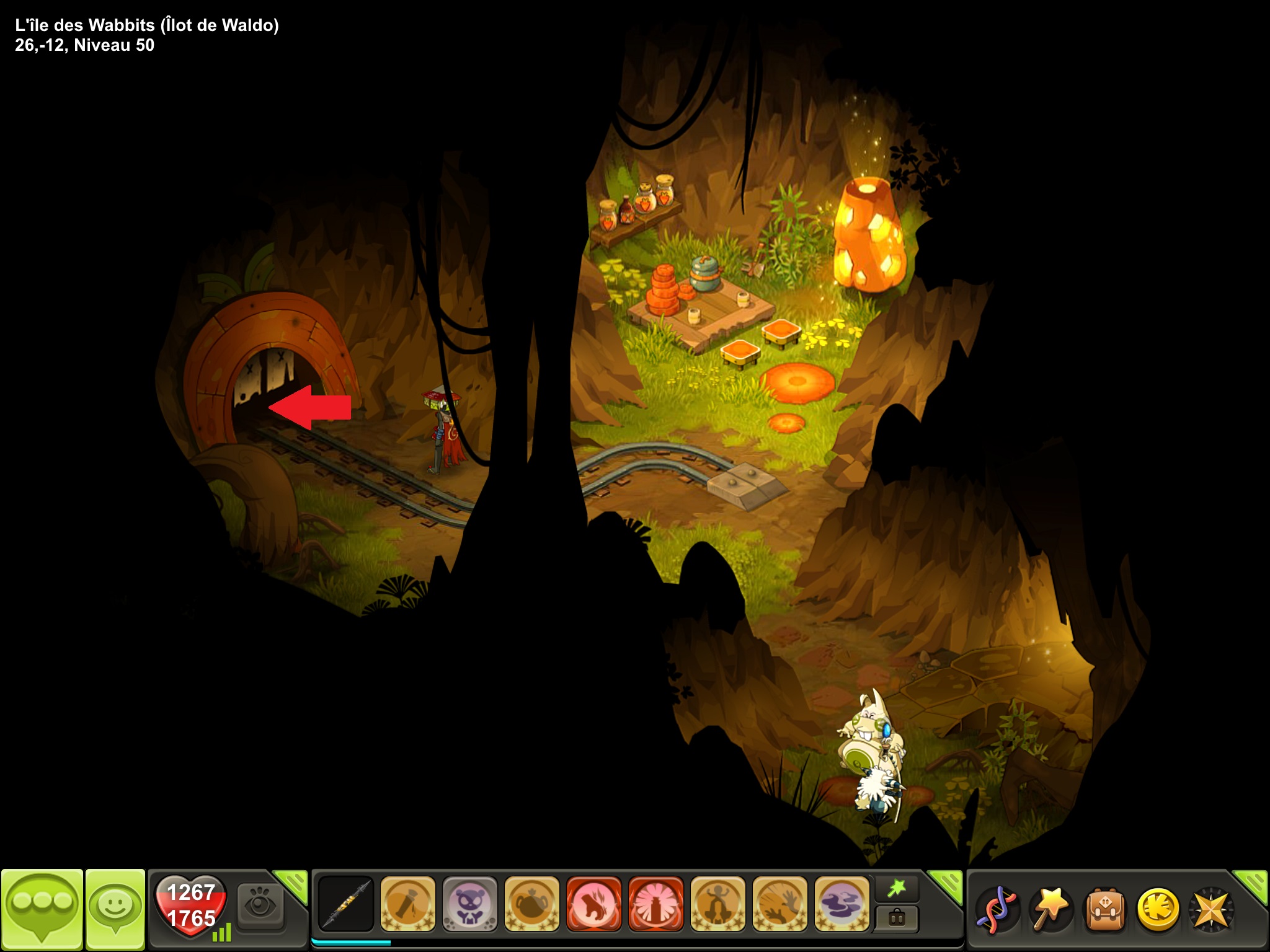Use the purple cloud spell
Image resolution: width=1270 pixels, height=952 pixels.
click(x=841, y=904)
